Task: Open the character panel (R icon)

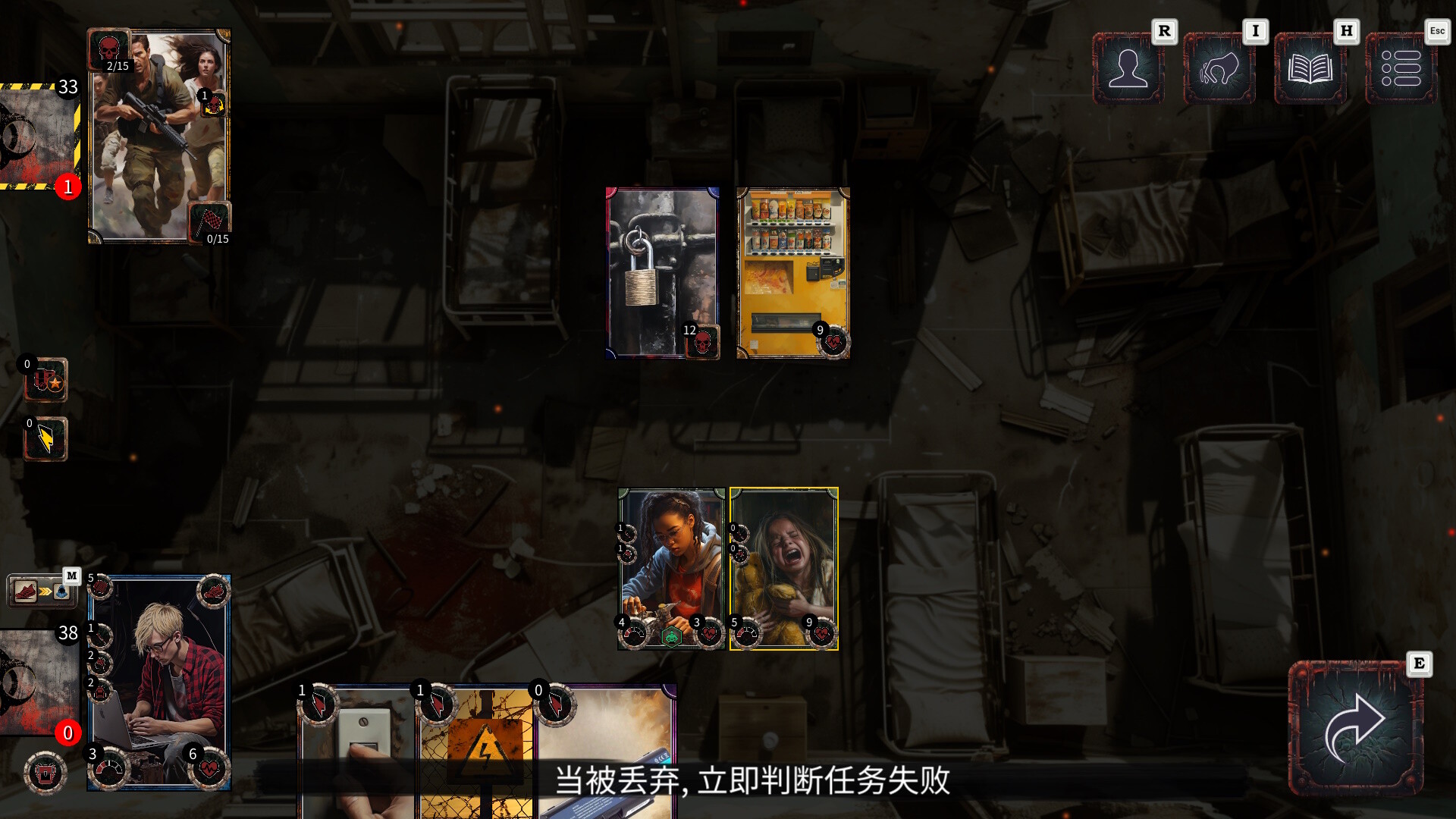Action: tap(1129, 70)
